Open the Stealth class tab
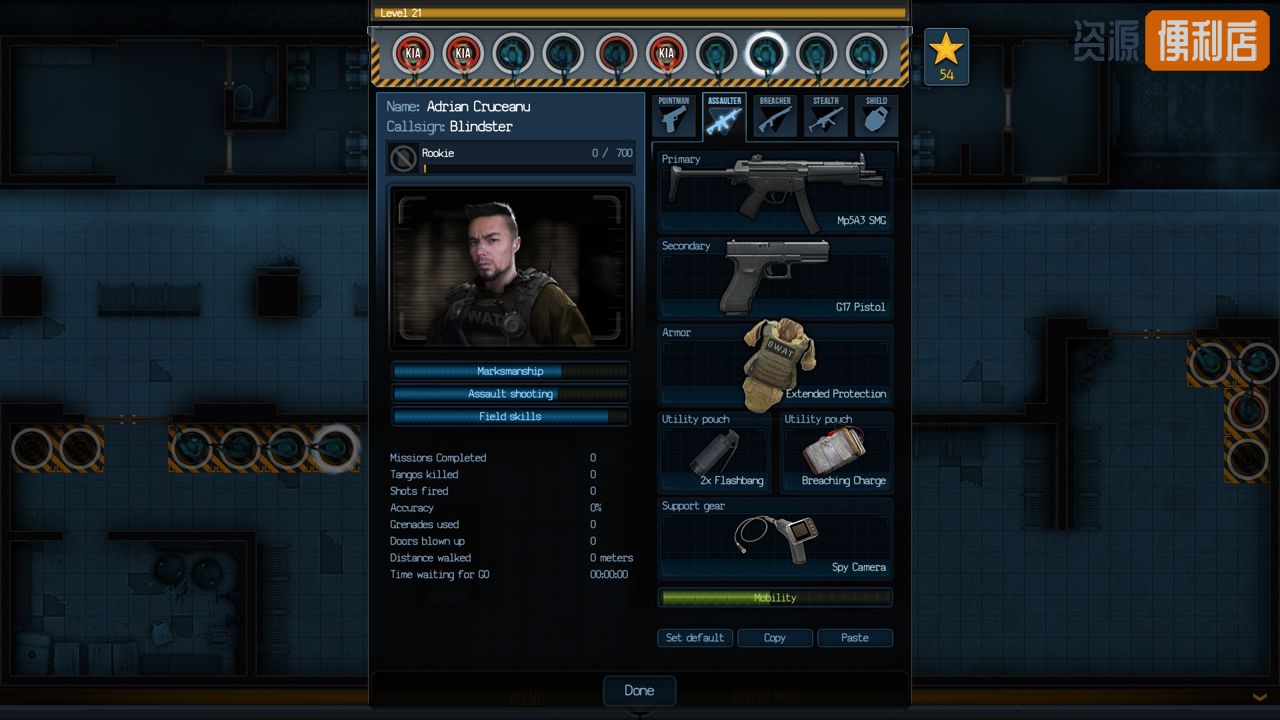Screen dimensions: 1280x720 (825, 116)
